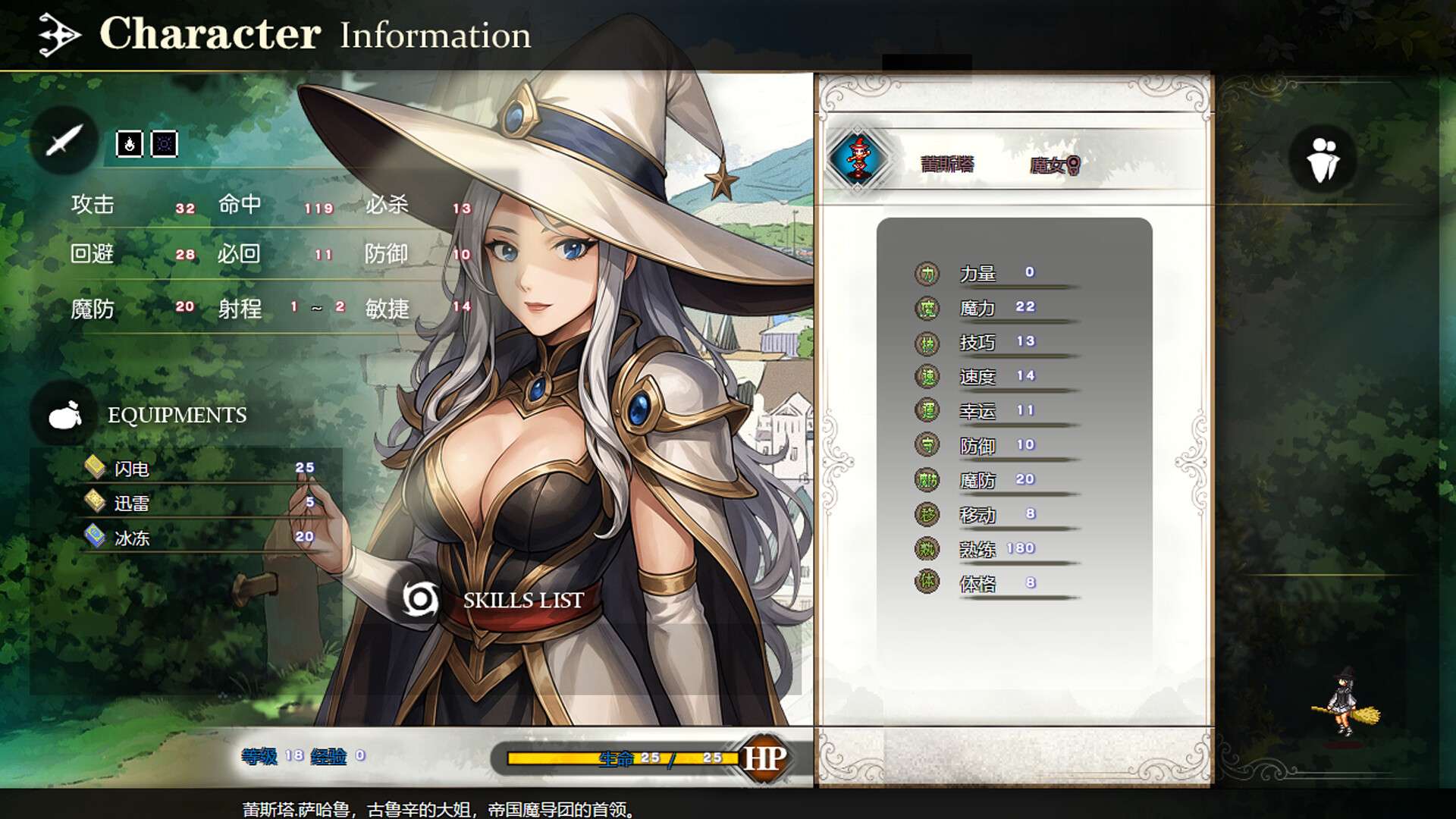Click the two-figure party icon
This screenshot has width=1456, height=819.
click(x=1323, y=159)
